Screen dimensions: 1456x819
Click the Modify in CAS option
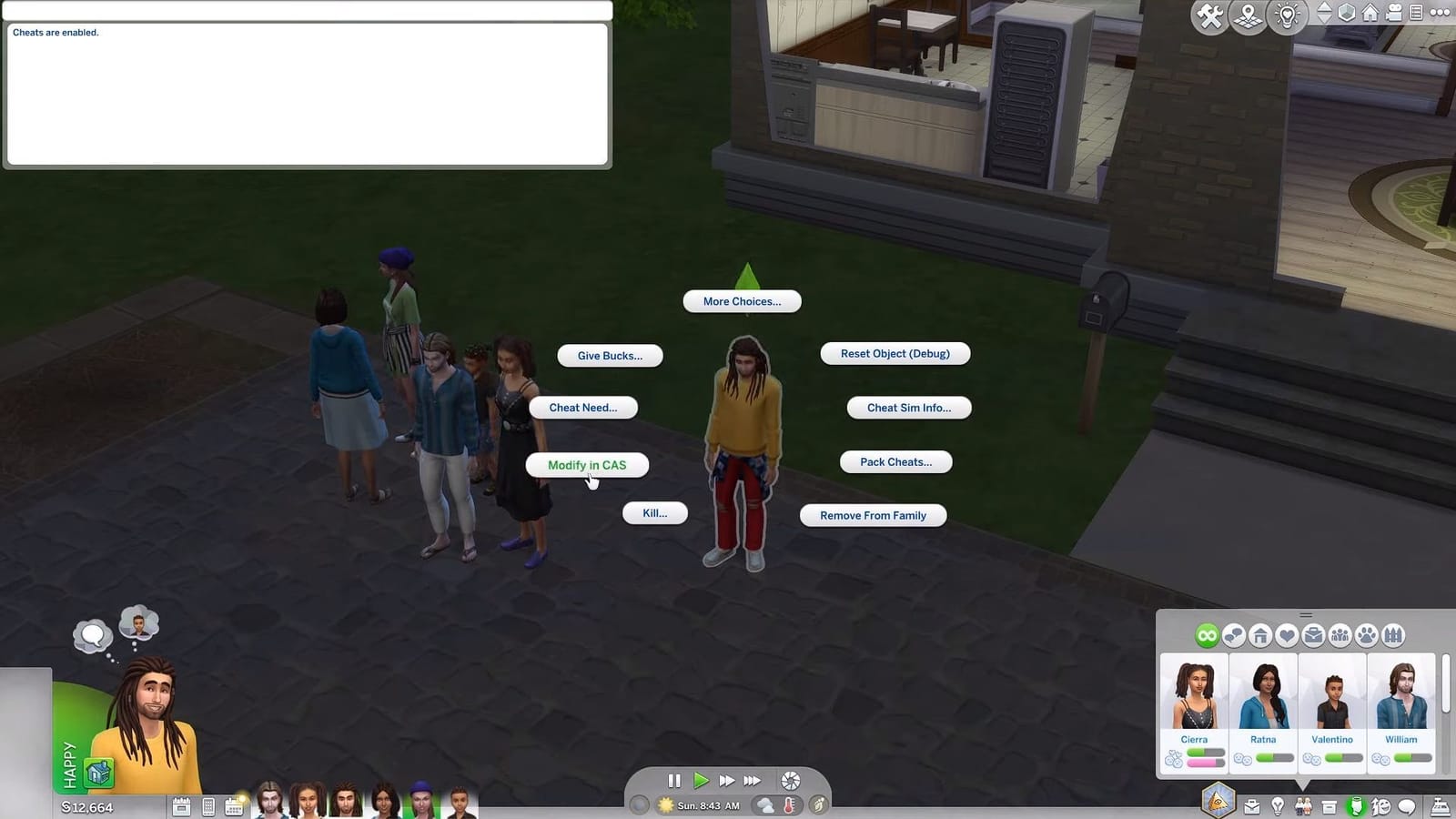[x=586, y=465]
